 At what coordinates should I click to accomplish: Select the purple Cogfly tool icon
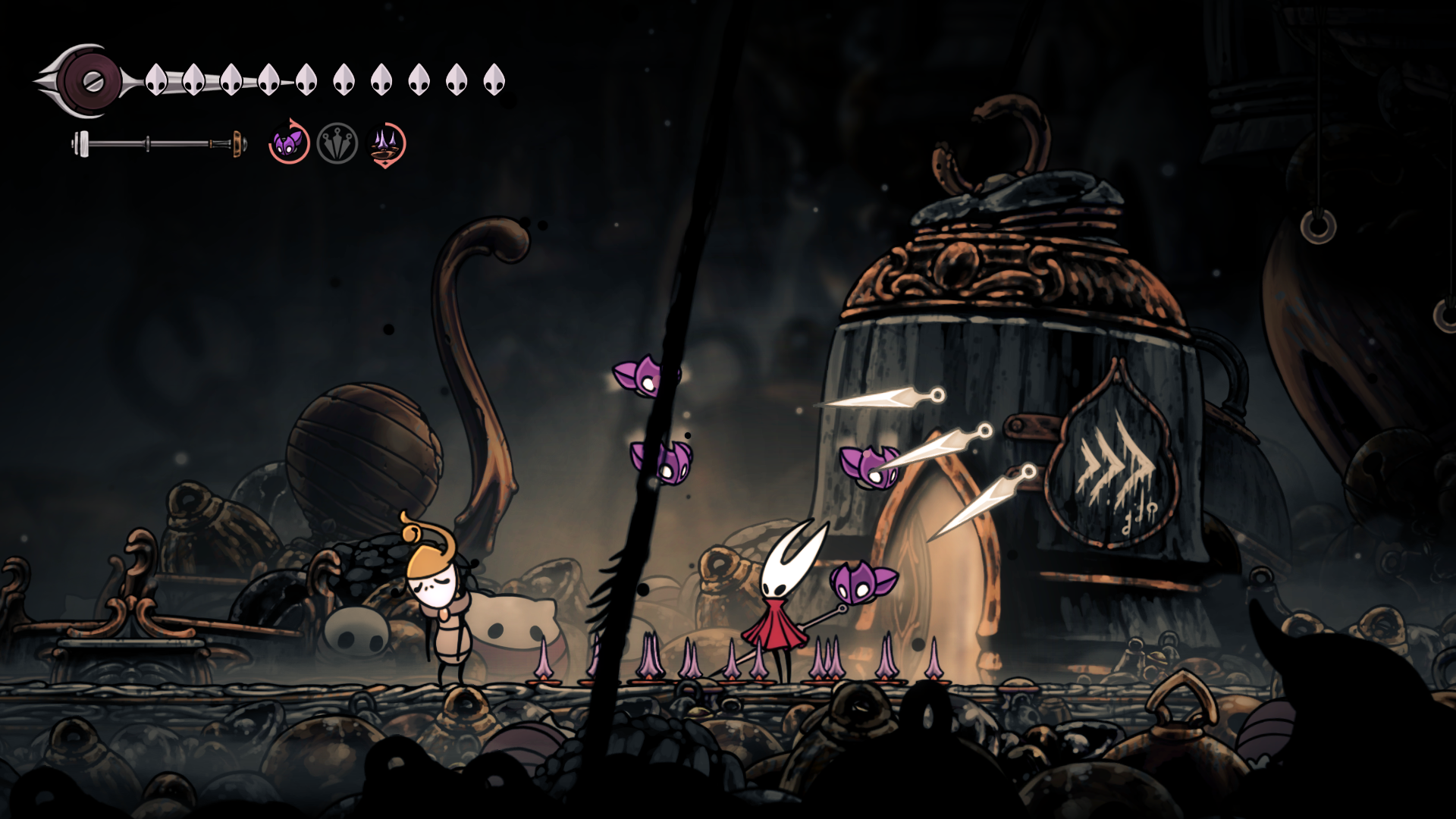click(x=289, y=143)
